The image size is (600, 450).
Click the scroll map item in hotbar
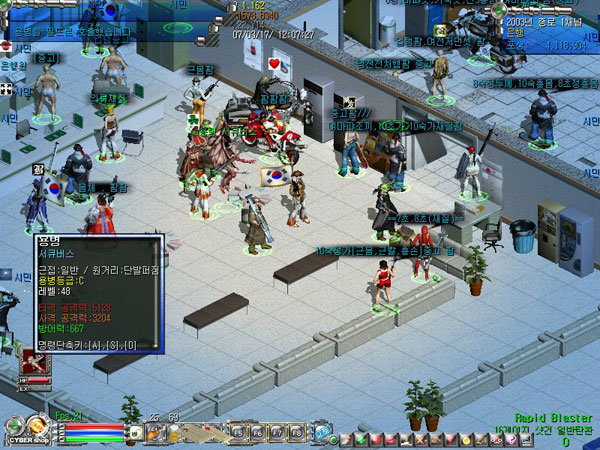[x=199, y=433]
